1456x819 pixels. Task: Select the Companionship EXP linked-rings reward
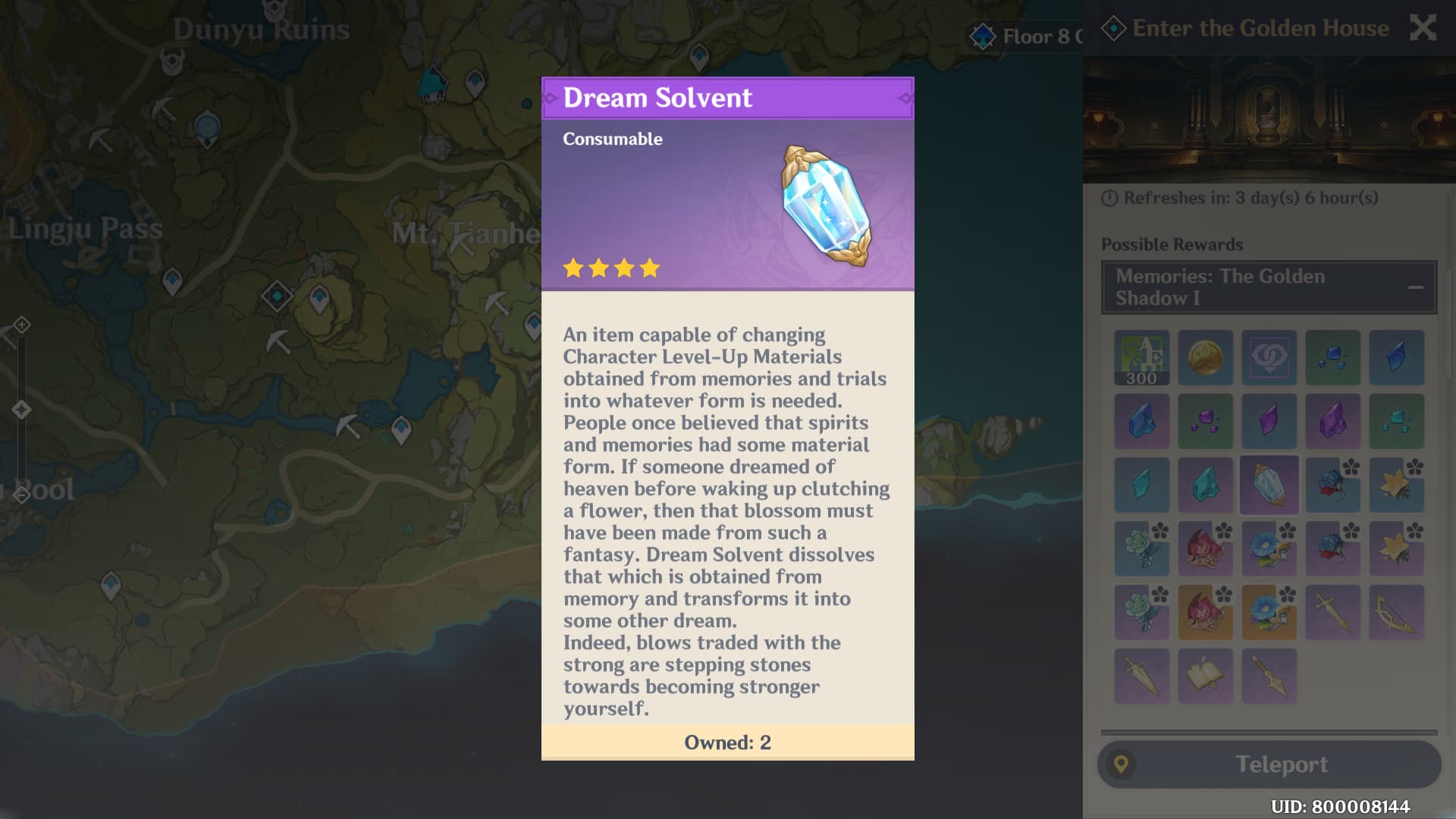1269,358
